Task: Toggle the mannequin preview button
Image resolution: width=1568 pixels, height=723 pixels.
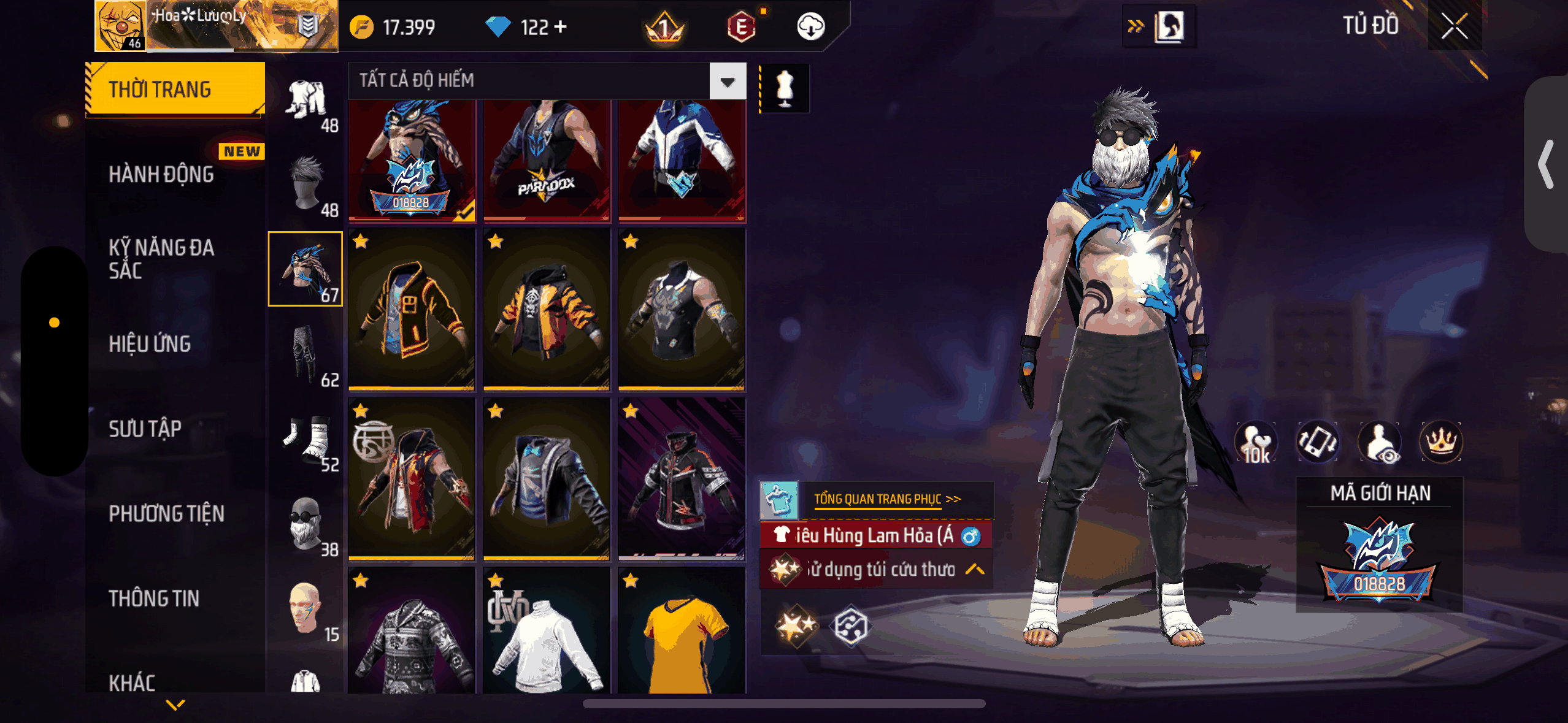Action: pyautogui.click(x=785, y=88)
